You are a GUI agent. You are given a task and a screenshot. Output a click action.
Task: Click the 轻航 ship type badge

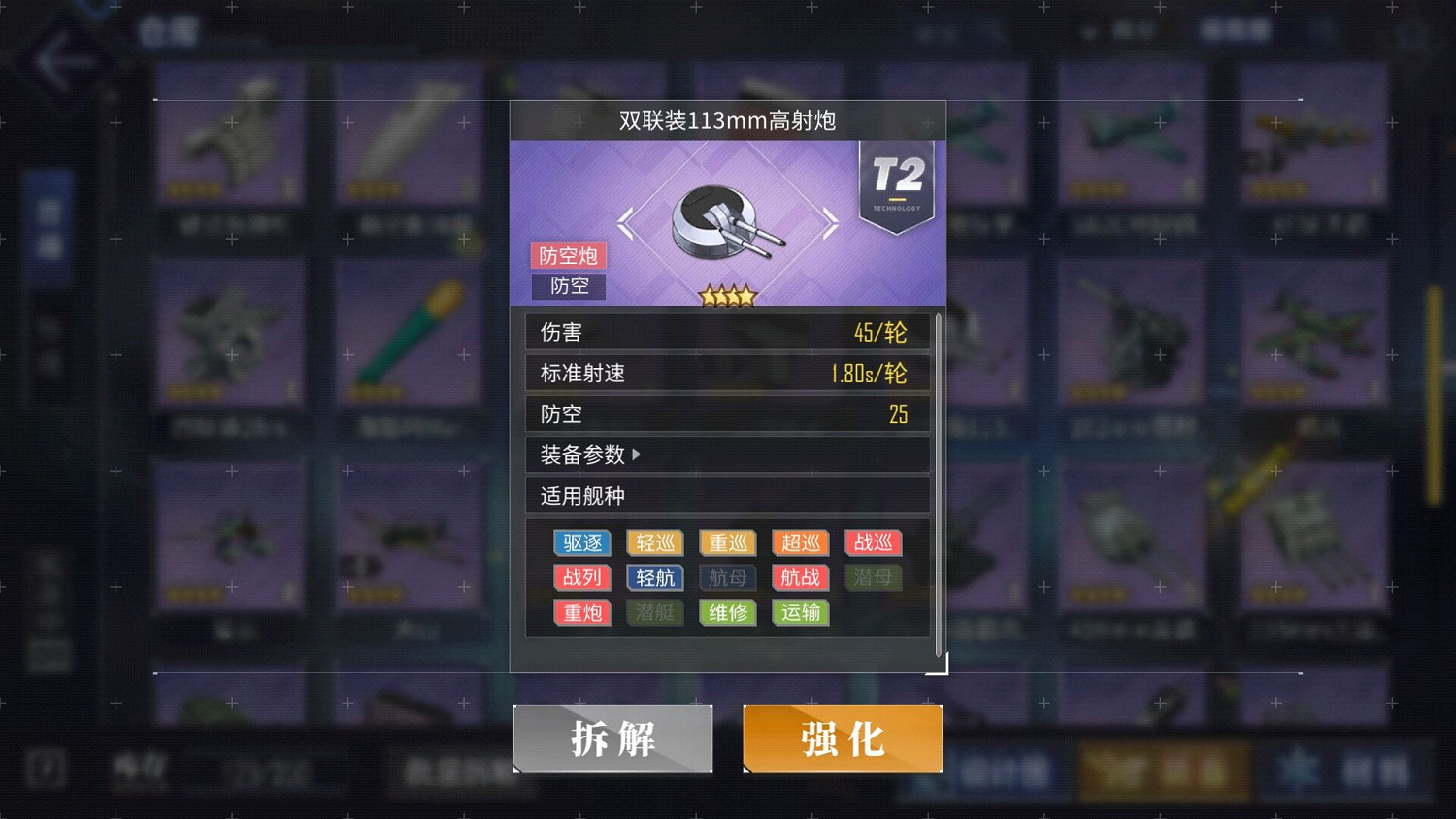(654, 577)
